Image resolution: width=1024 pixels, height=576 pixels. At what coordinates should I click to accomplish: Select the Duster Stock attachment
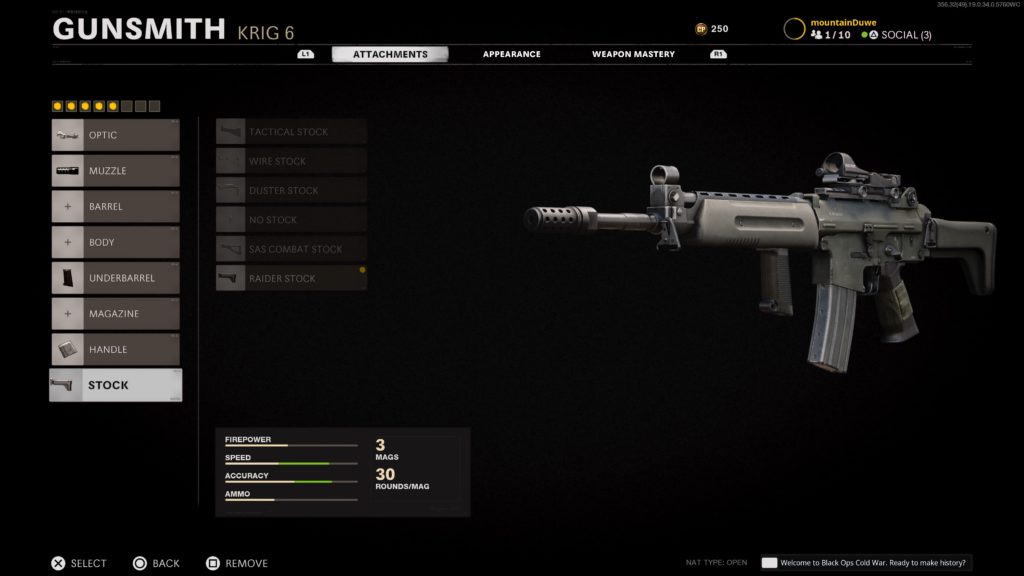pyautogui.click(x=291, y=190)
